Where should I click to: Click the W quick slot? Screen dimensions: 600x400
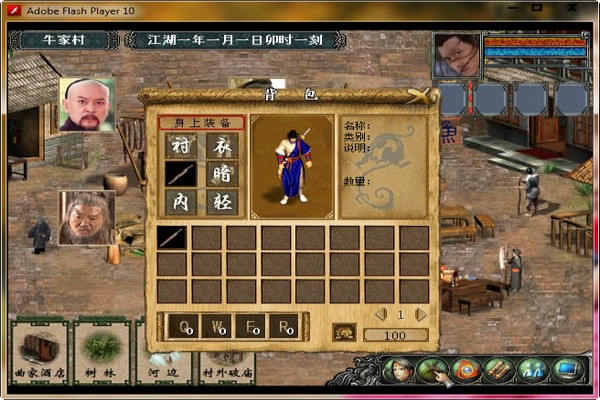pyautogui.click(x=218, y=328)
